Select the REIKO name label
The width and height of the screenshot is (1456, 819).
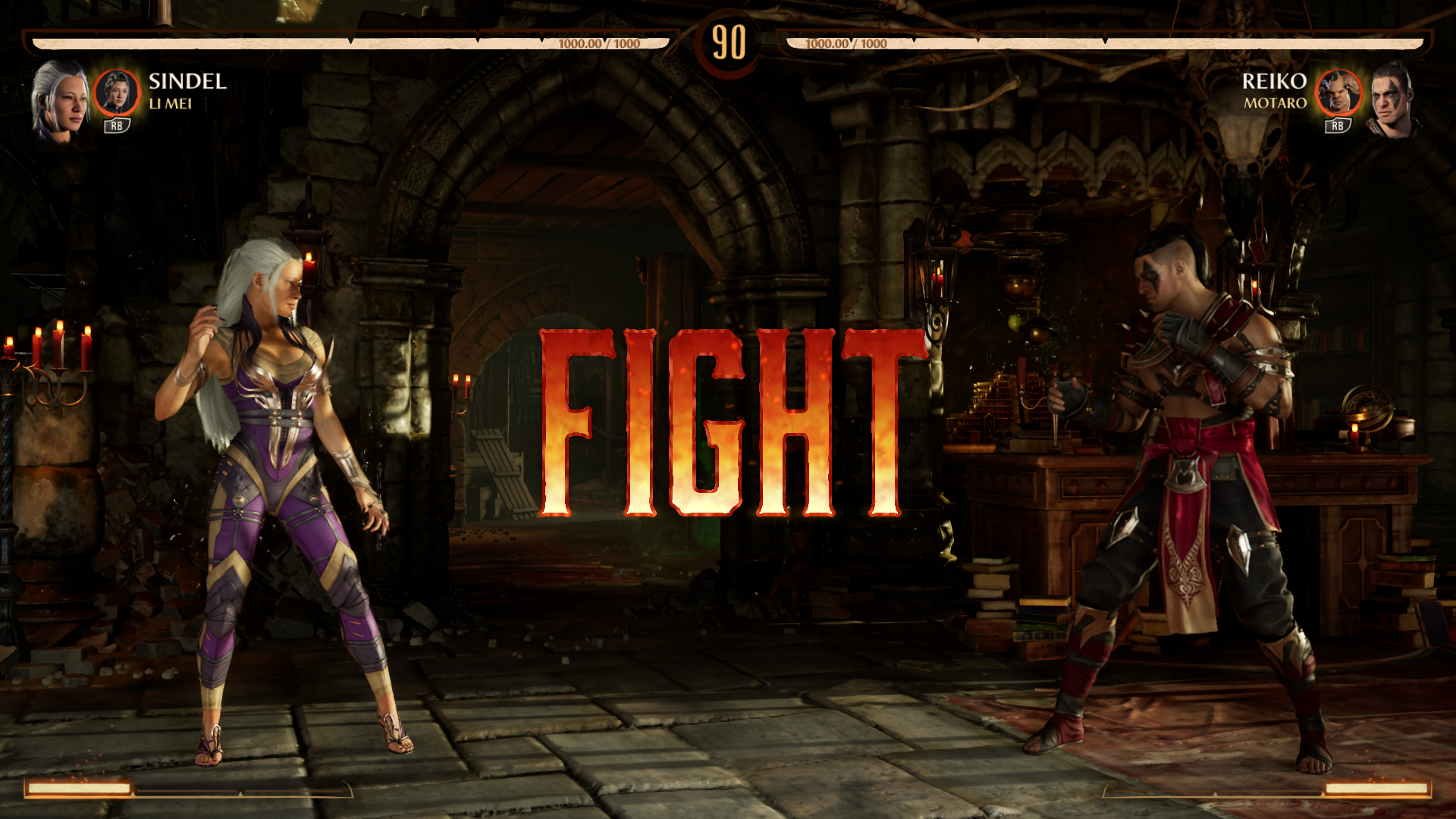pos(1274,82)
